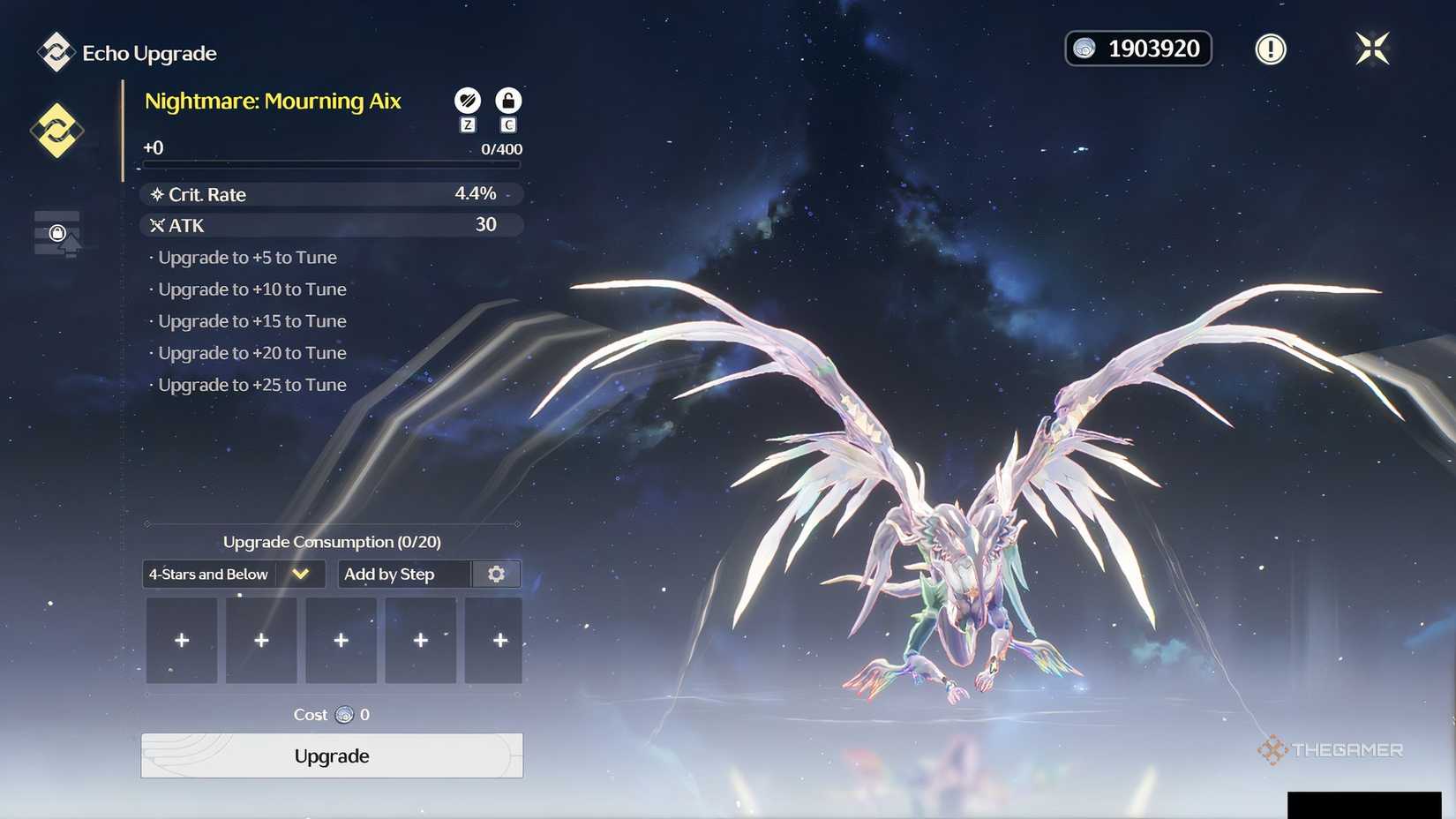Mark the echo as discarded icon
The image size is (1456, 819).
pos(468,101)
